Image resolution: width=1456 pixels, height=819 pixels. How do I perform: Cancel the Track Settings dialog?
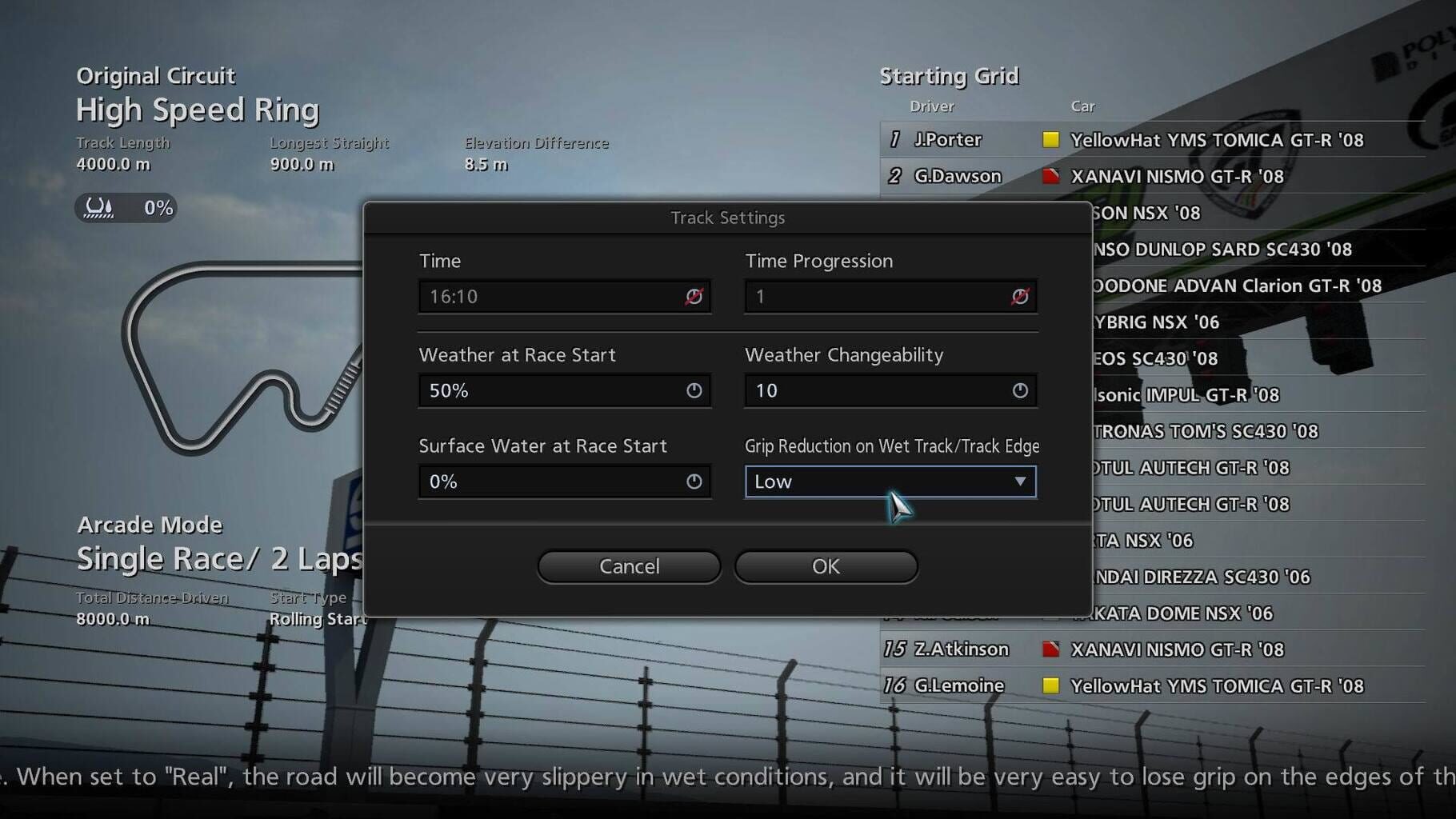pyautogui.click(x=629, y=566)
